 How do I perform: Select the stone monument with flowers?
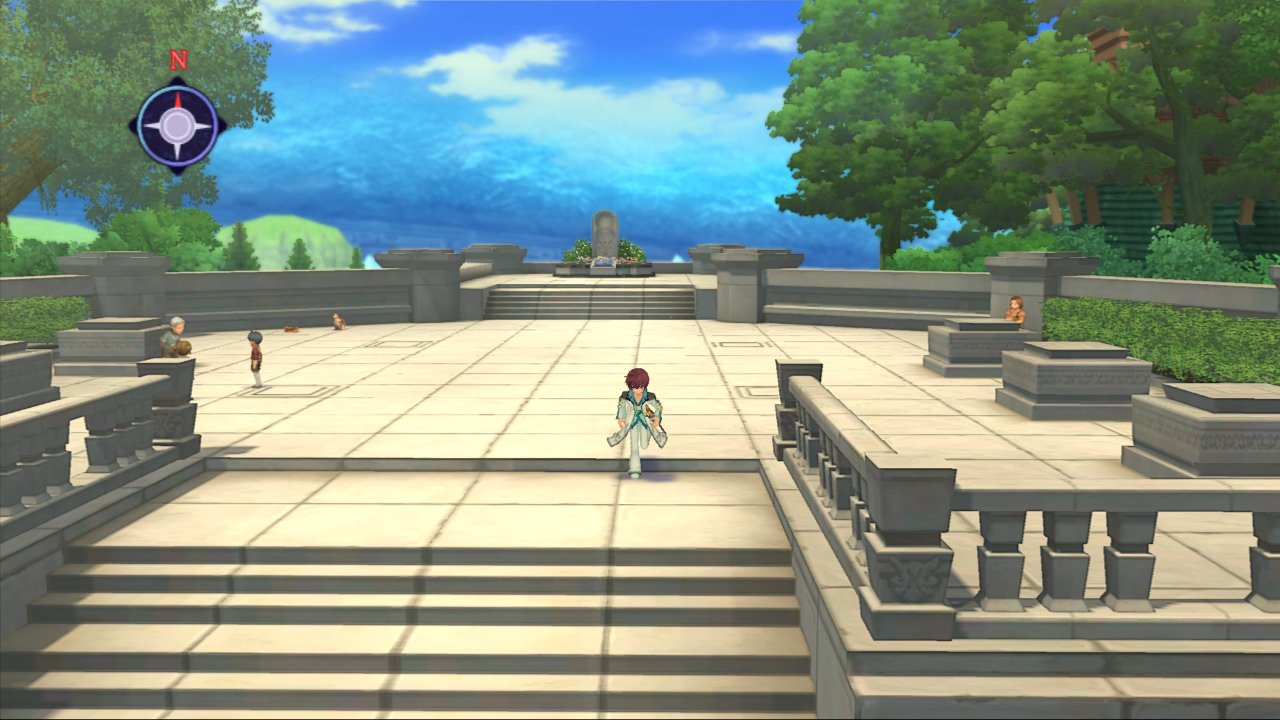pyautogui.click(x=605, y=230)
